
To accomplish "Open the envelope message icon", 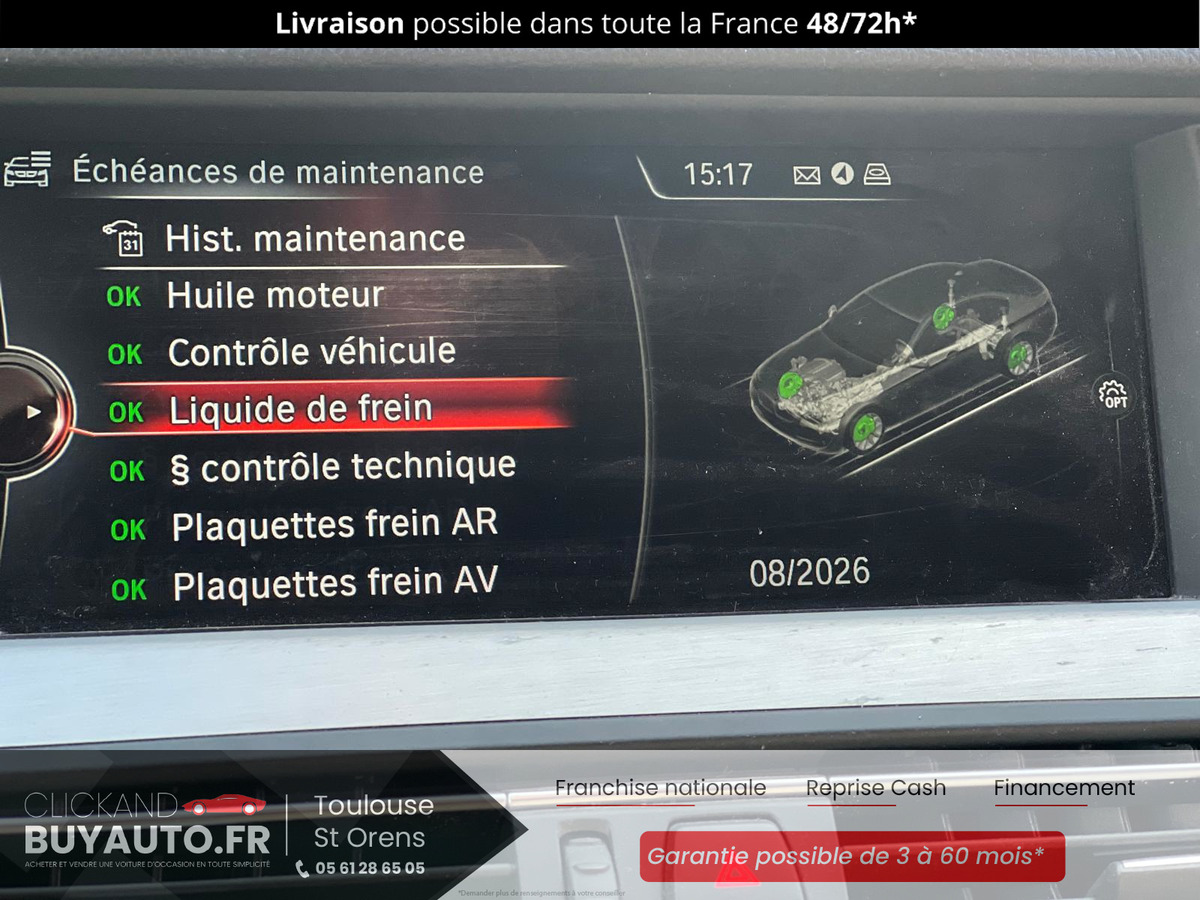I will (x=806, y=176).
